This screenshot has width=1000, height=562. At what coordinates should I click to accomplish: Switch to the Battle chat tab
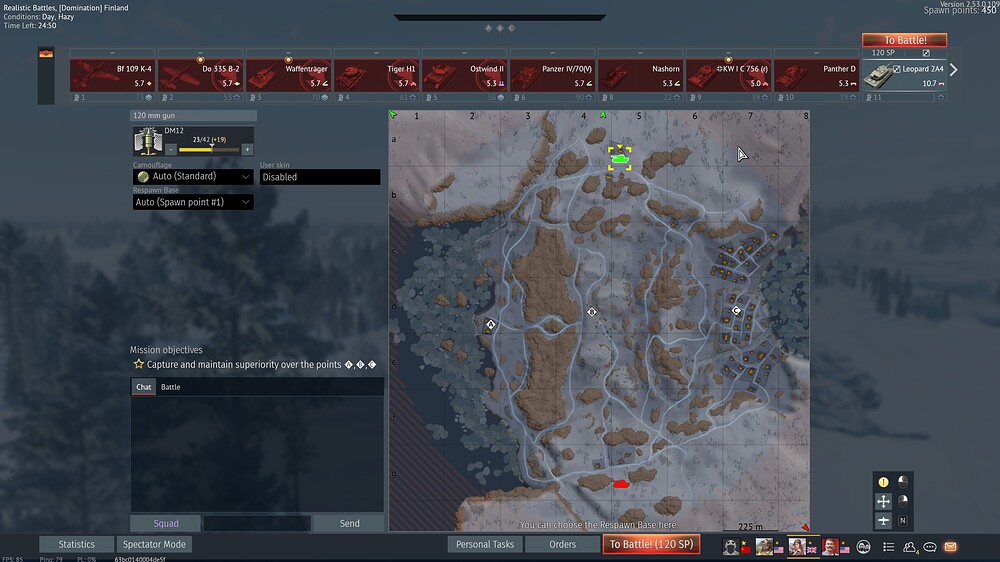171,387
